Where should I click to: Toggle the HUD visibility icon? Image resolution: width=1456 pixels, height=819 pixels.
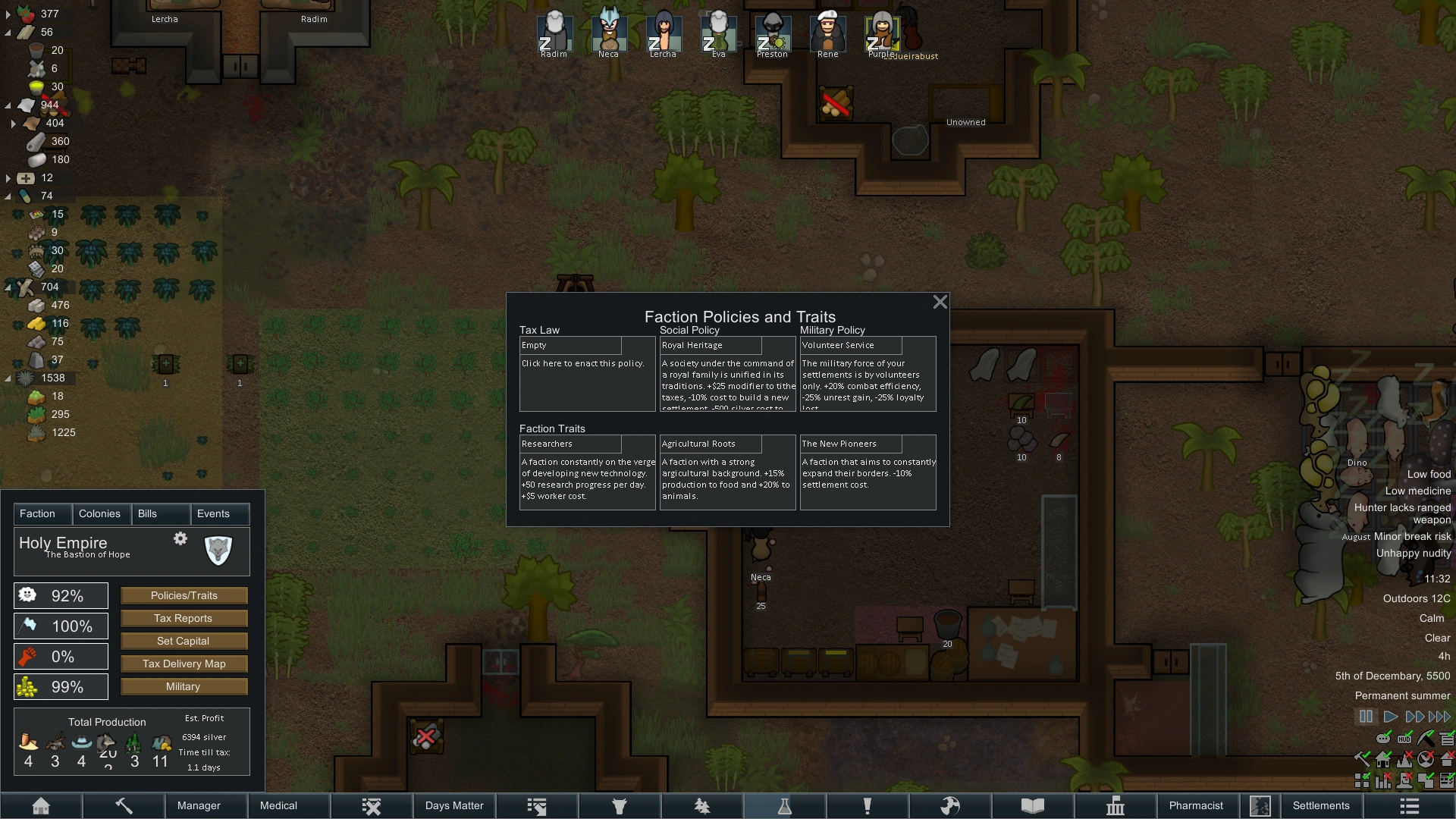coord(1404,739)
